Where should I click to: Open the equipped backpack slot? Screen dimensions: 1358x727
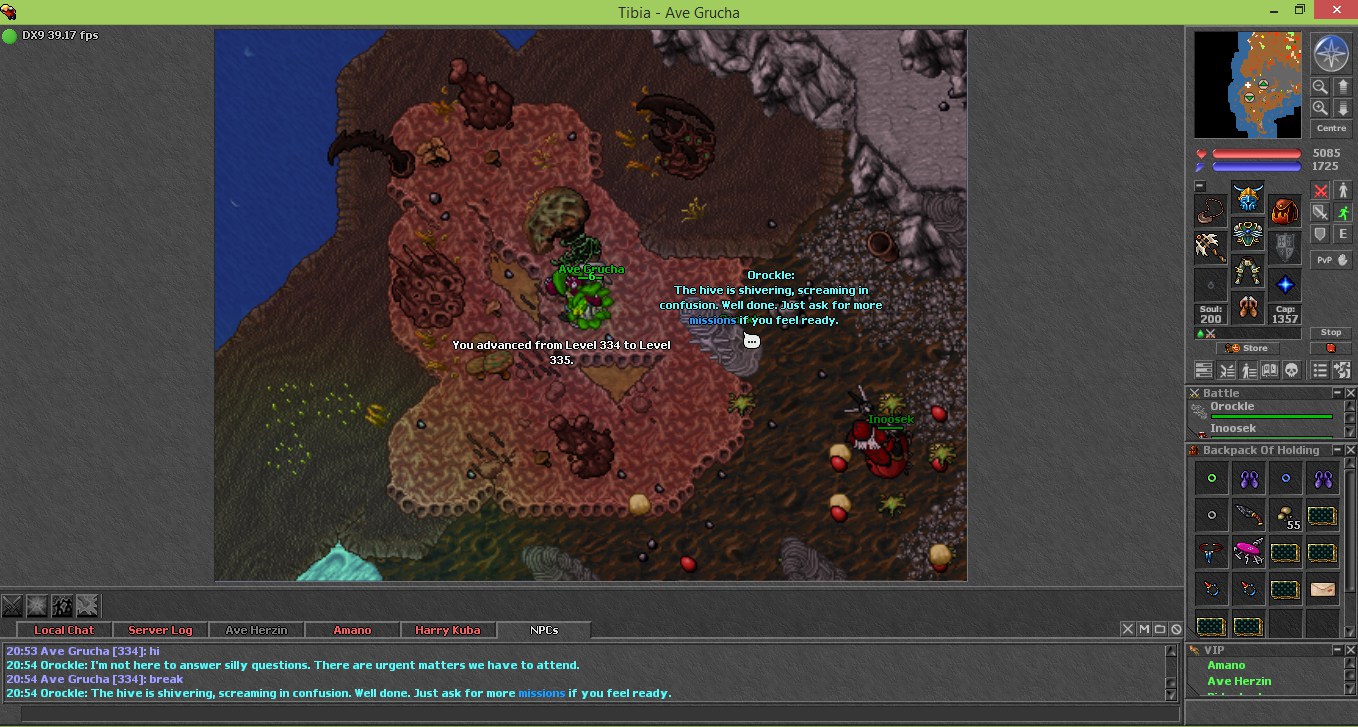pos(1285,211)
